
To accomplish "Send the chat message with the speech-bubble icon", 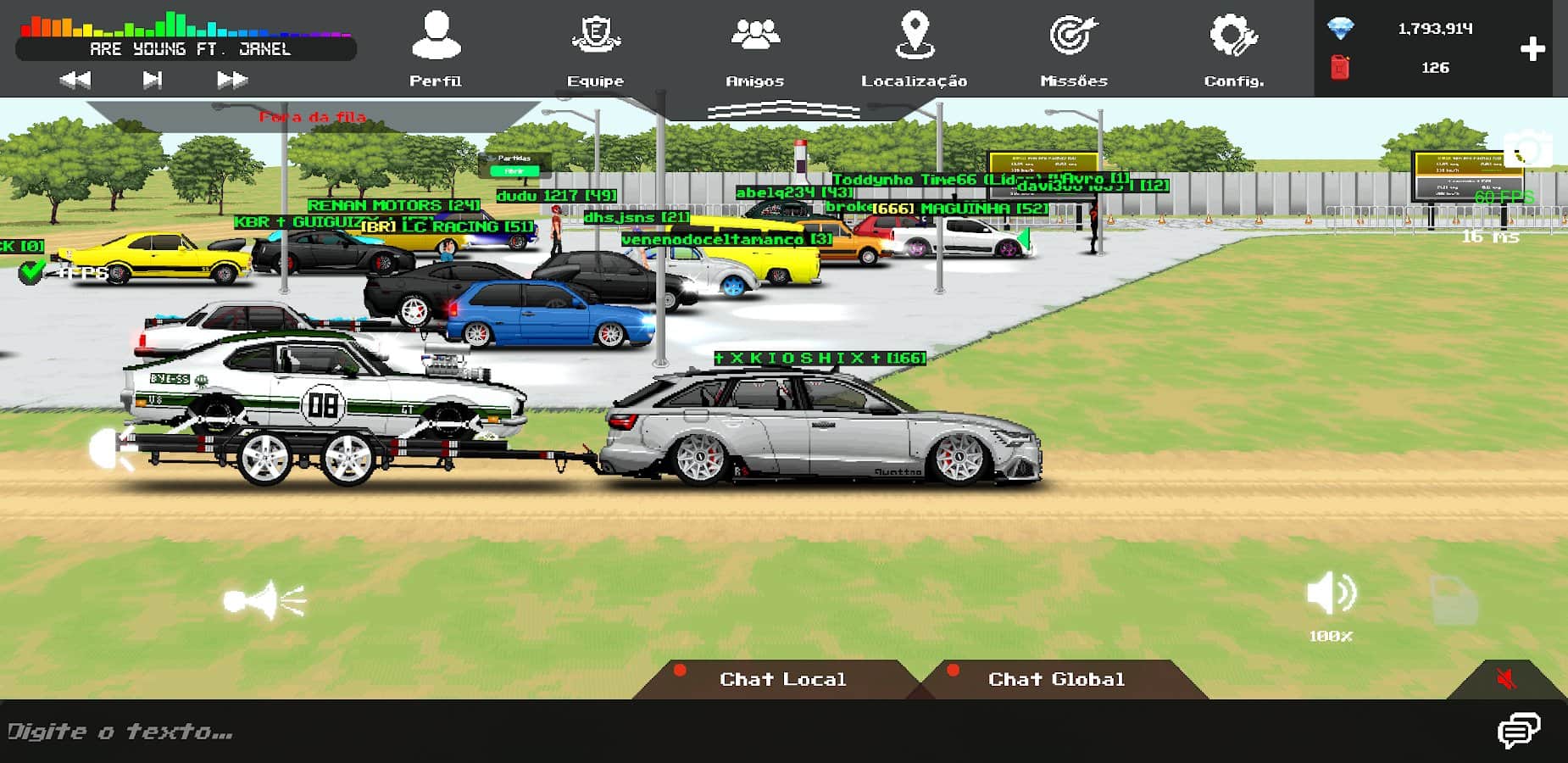I will point(1518,731).
